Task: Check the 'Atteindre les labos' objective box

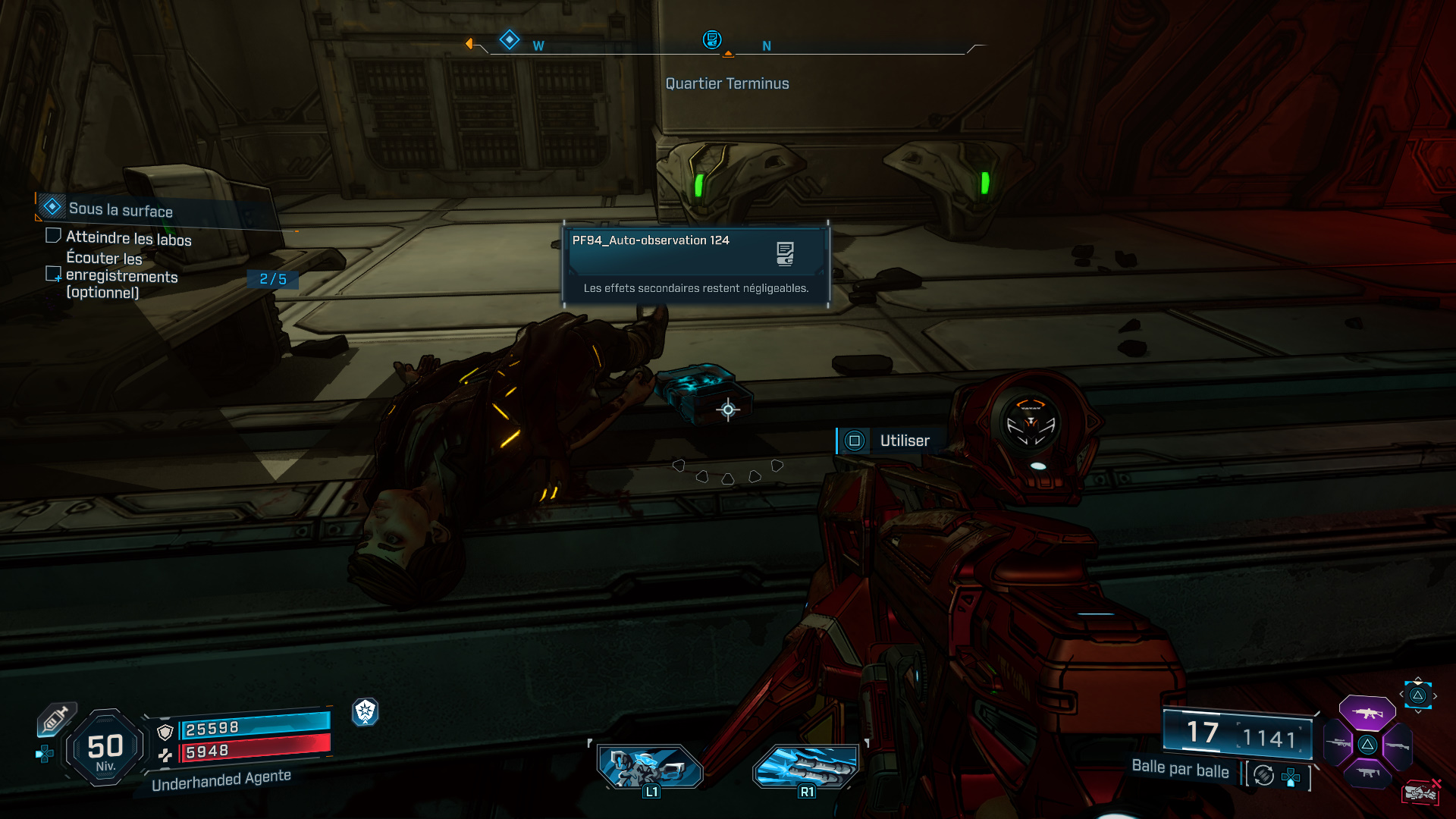Action: (53, 236)
